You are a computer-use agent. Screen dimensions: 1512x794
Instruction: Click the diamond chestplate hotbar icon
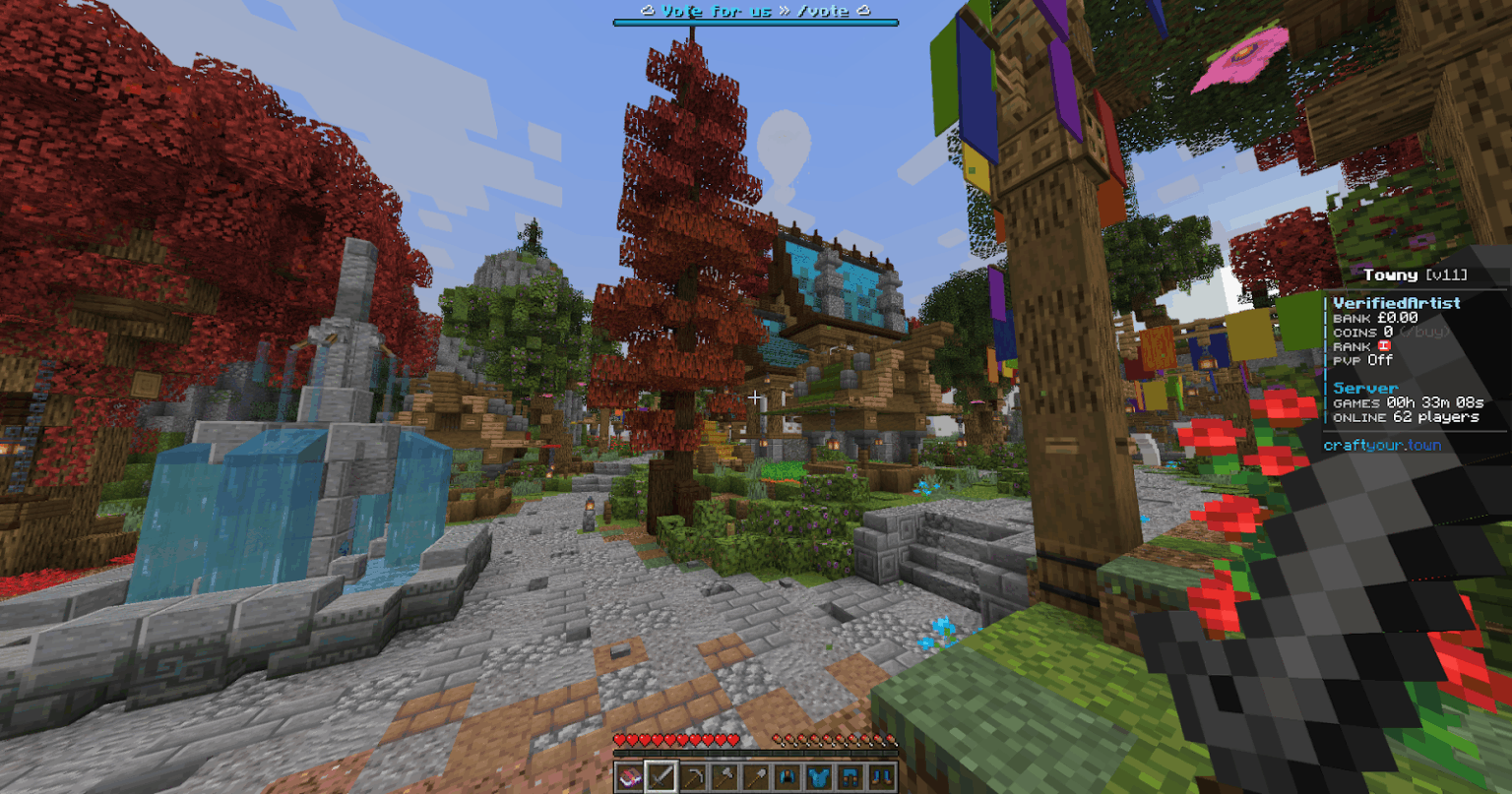click(x=819, y=777)
